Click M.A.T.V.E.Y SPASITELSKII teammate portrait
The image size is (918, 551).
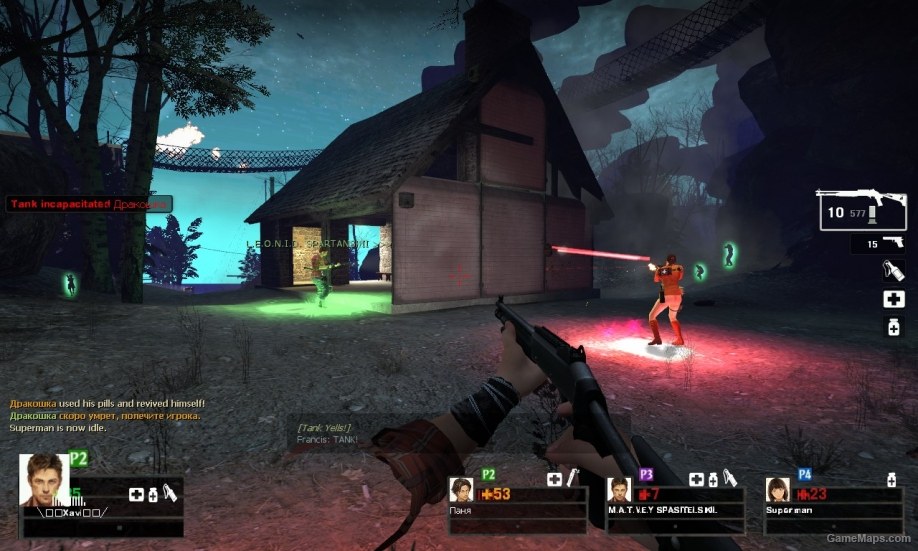tap(620, 490)
